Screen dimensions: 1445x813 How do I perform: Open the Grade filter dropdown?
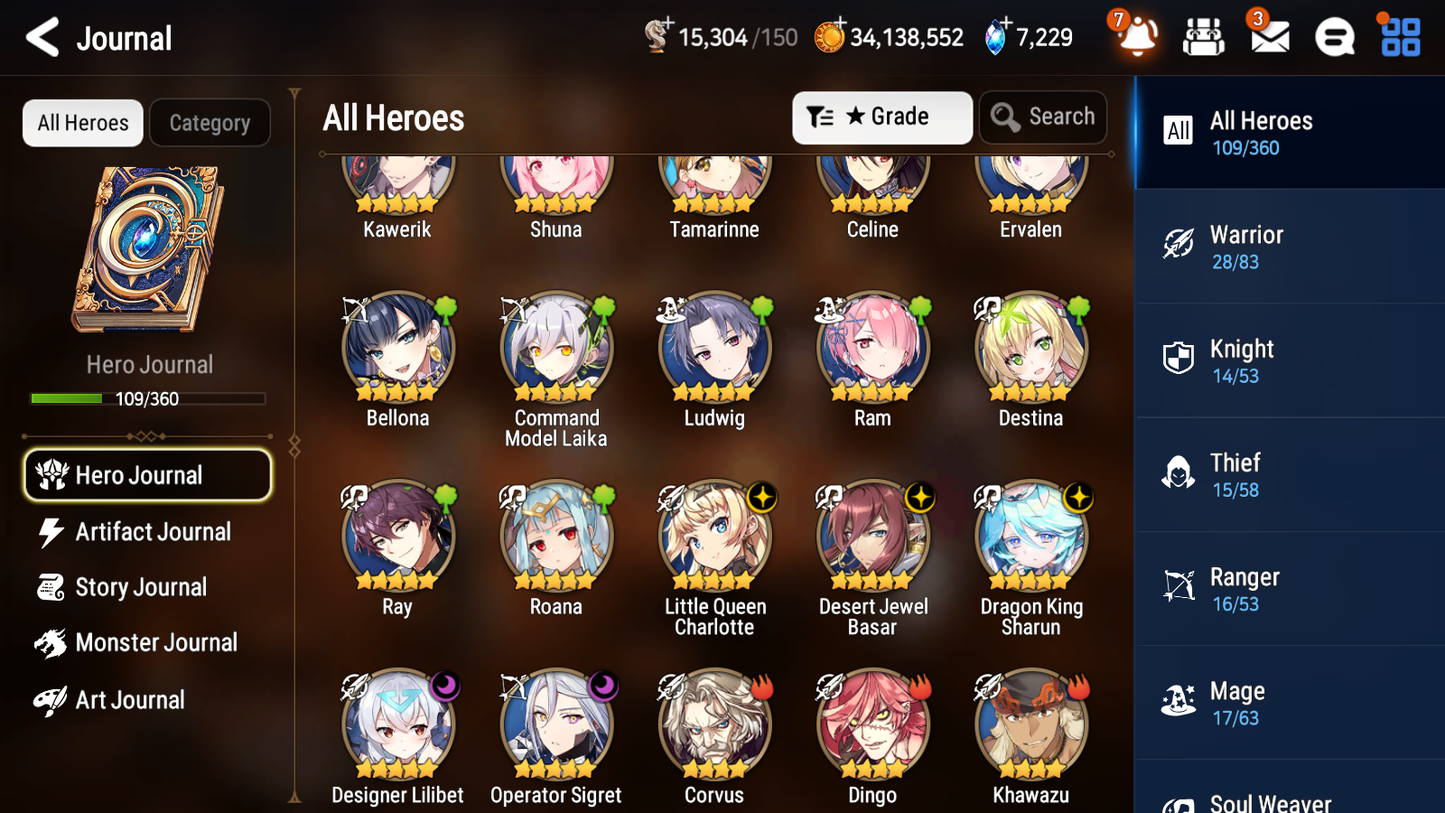[882, 117]
